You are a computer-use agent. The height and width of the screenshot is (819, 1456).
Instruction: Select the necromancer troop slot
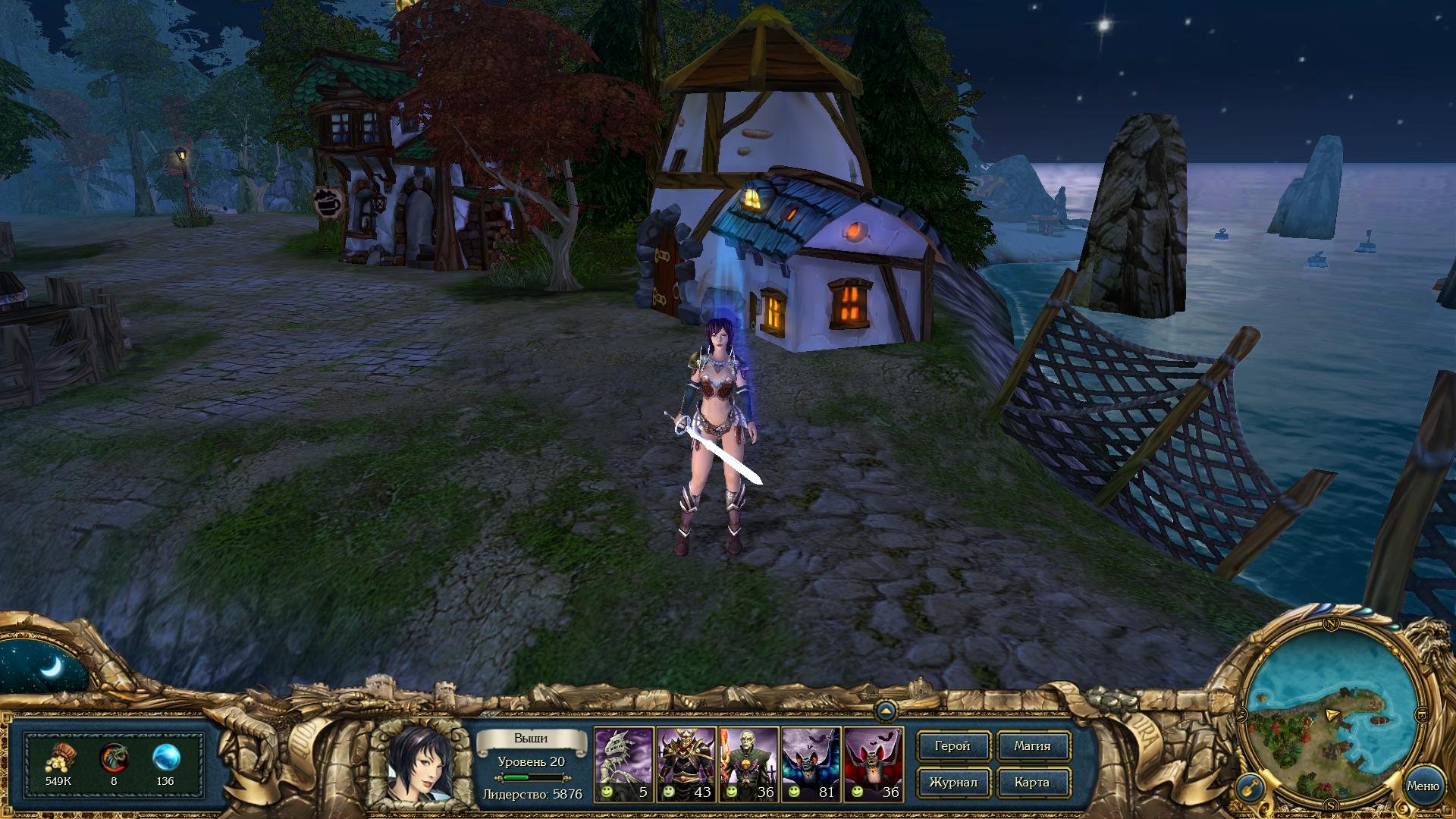748,764
